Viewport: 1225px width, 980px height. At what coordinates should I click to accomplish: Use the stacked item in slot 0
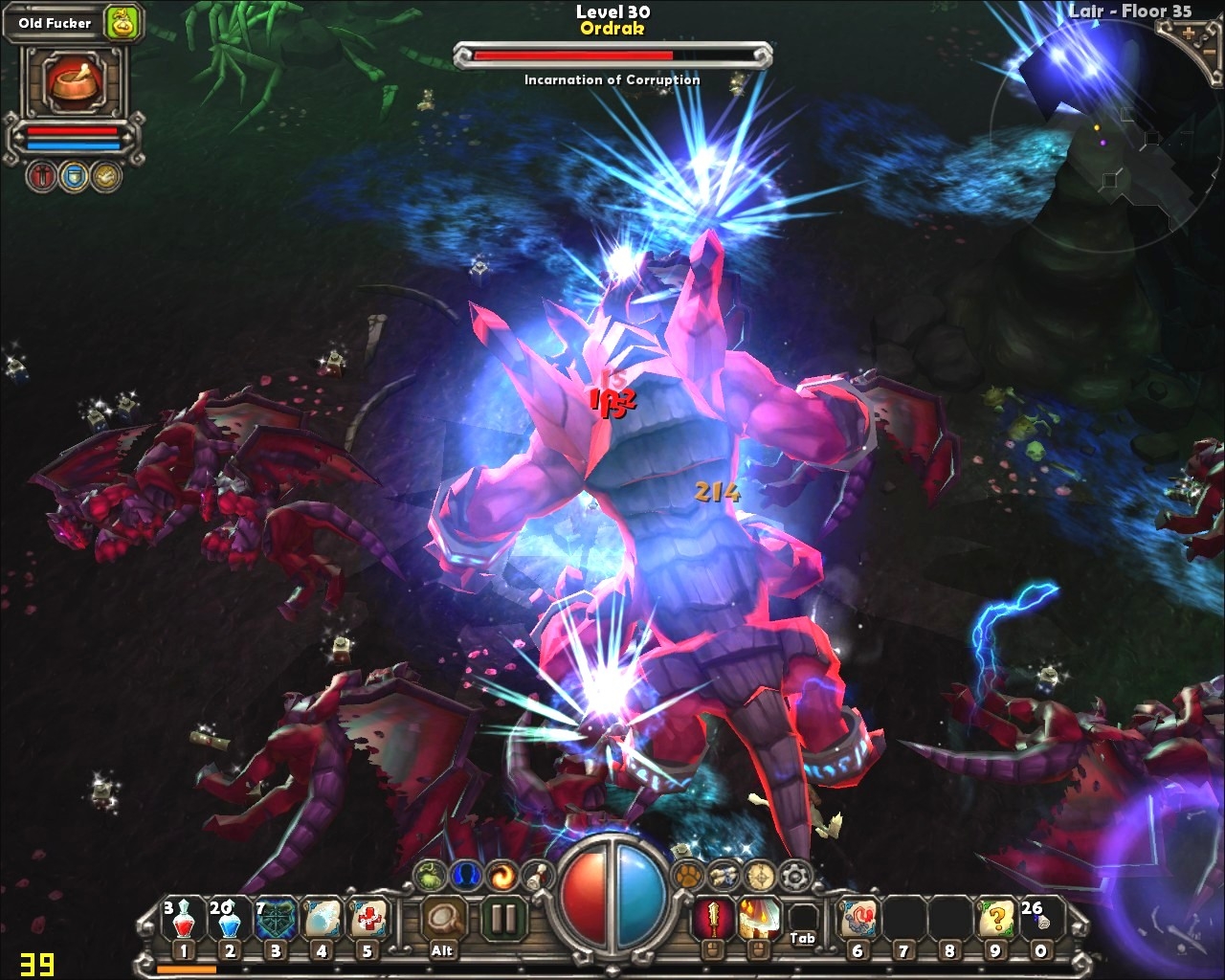(1041, 919)
